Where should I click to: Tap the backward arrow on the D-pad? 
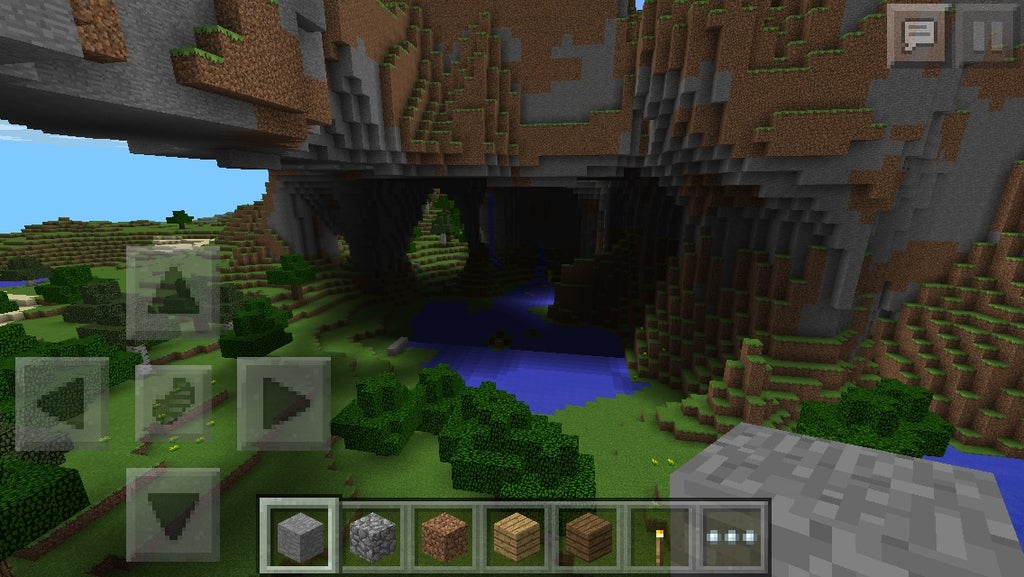[173, 513]
